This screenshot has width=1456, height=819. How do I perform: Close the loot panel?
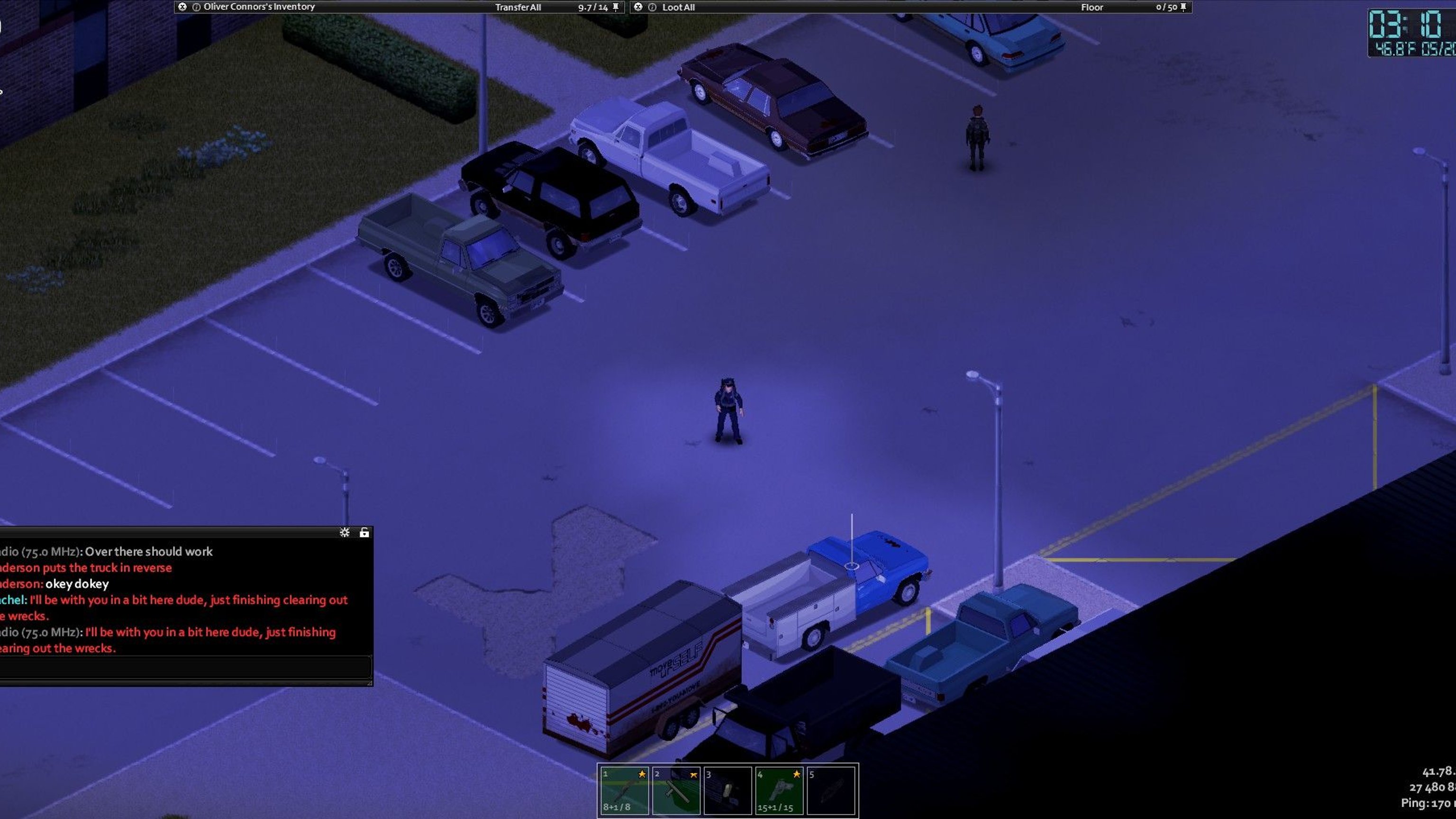point(638,7)
